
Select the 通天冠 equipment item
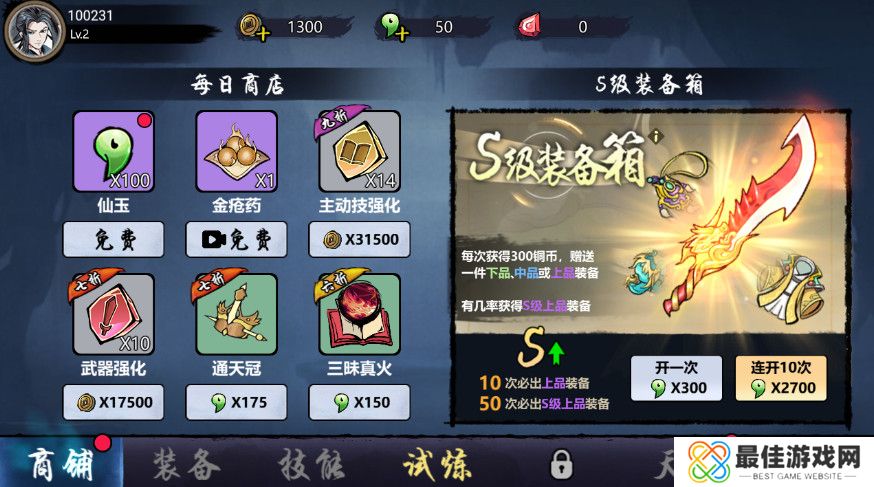coord(236,315)
